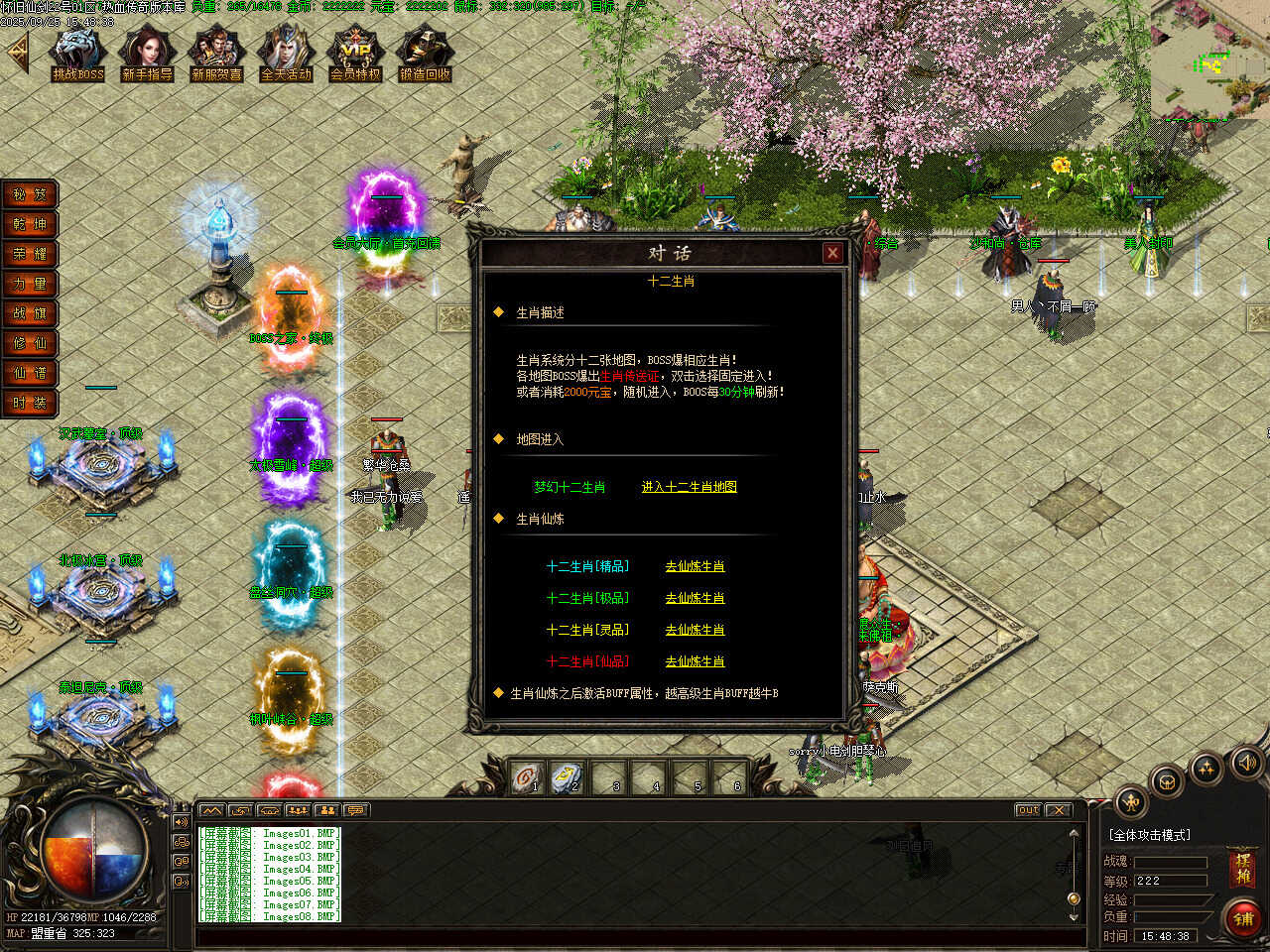Open the 时装 side menu
Screen dimensions: 1270x952
(30, 403)
